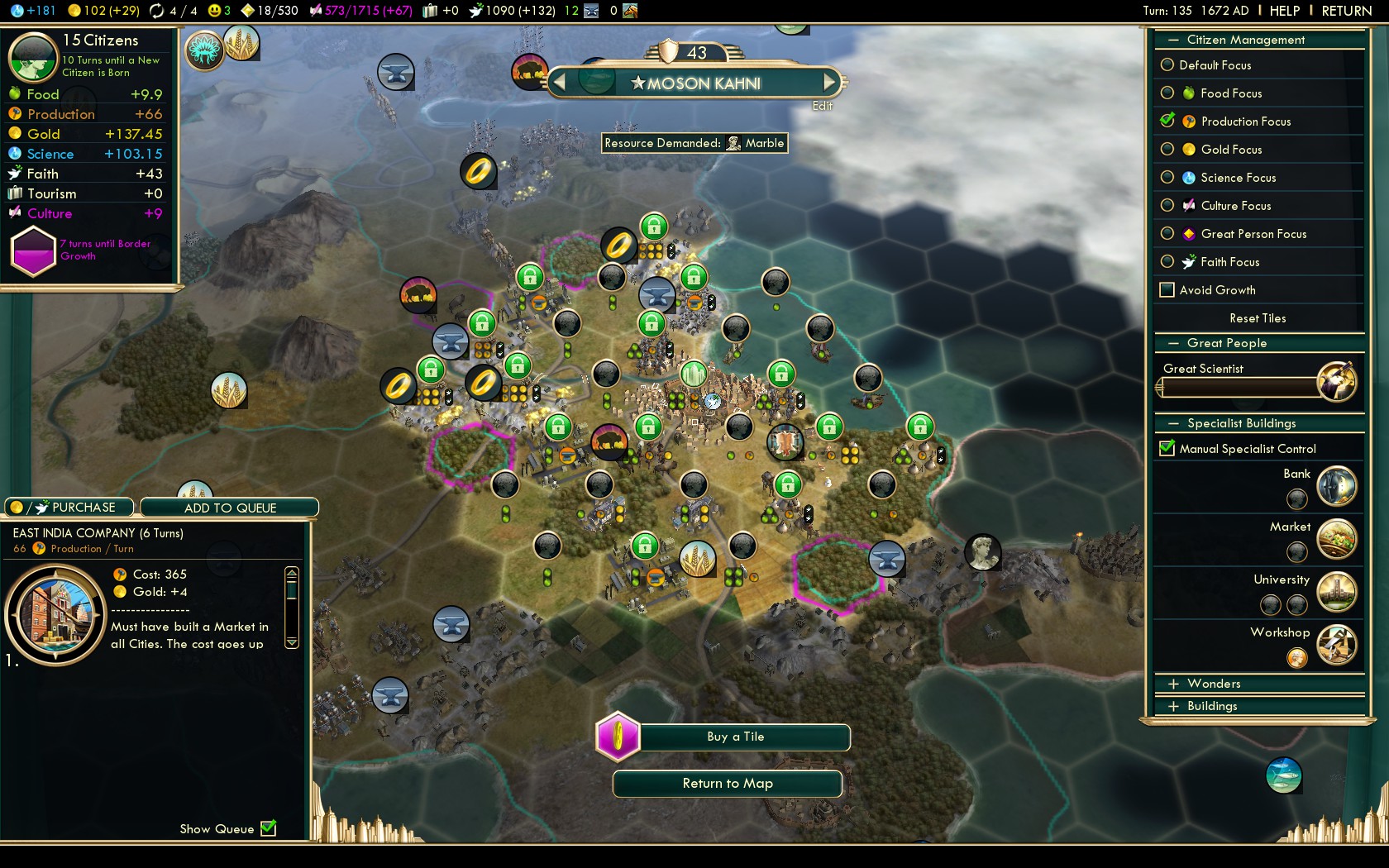The image size is (1389, 868).
Task: Expand the Wonders section
Action: (x=1173, y=684)
